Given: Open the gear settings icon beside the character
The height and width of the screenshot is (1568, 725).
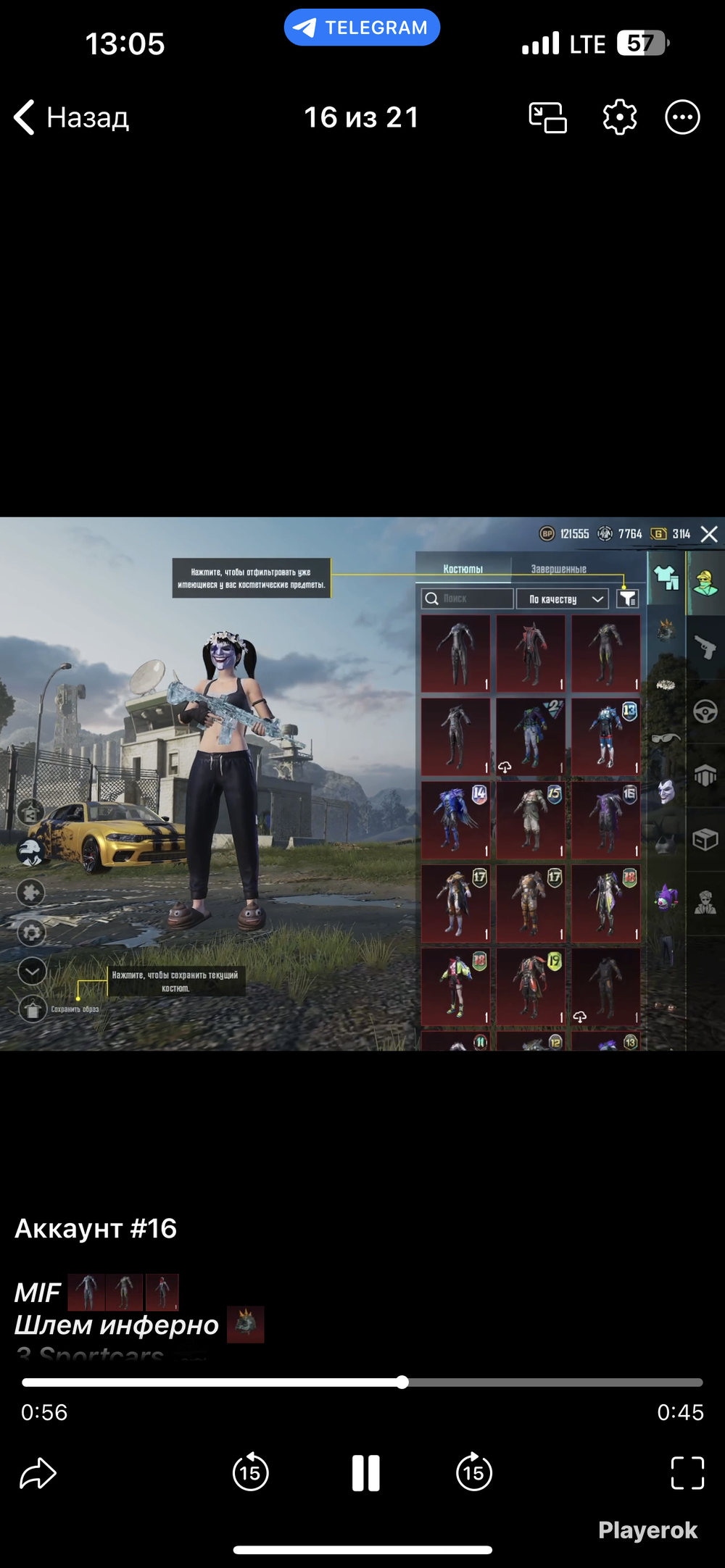Looking at the screenshot, I should 32,933.
